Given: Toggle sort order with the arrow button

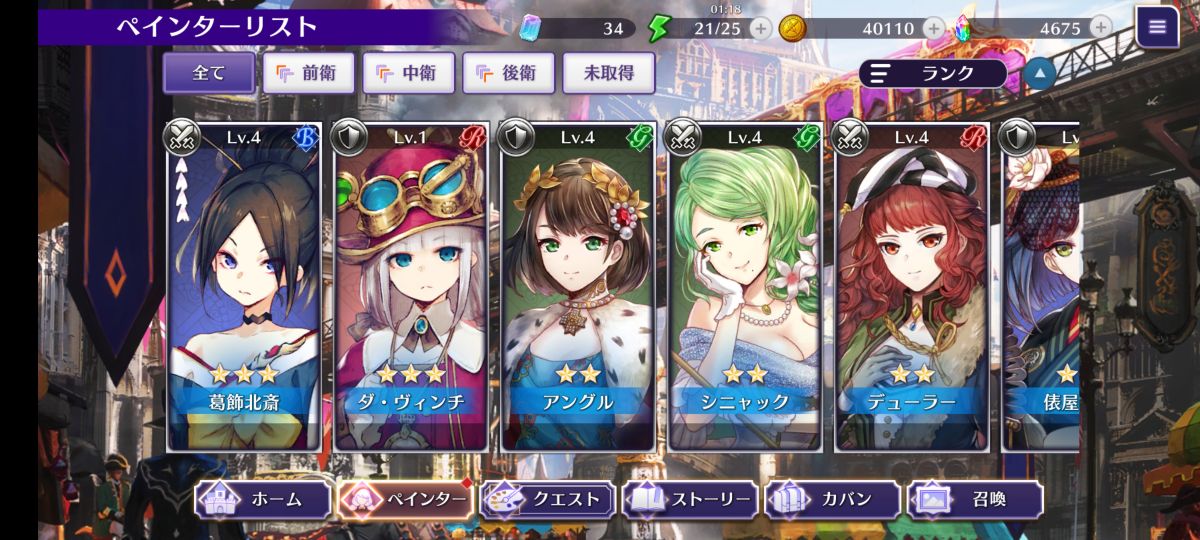Looking at the screenshot, I should pyautogui.click(x=1039, y=73).
